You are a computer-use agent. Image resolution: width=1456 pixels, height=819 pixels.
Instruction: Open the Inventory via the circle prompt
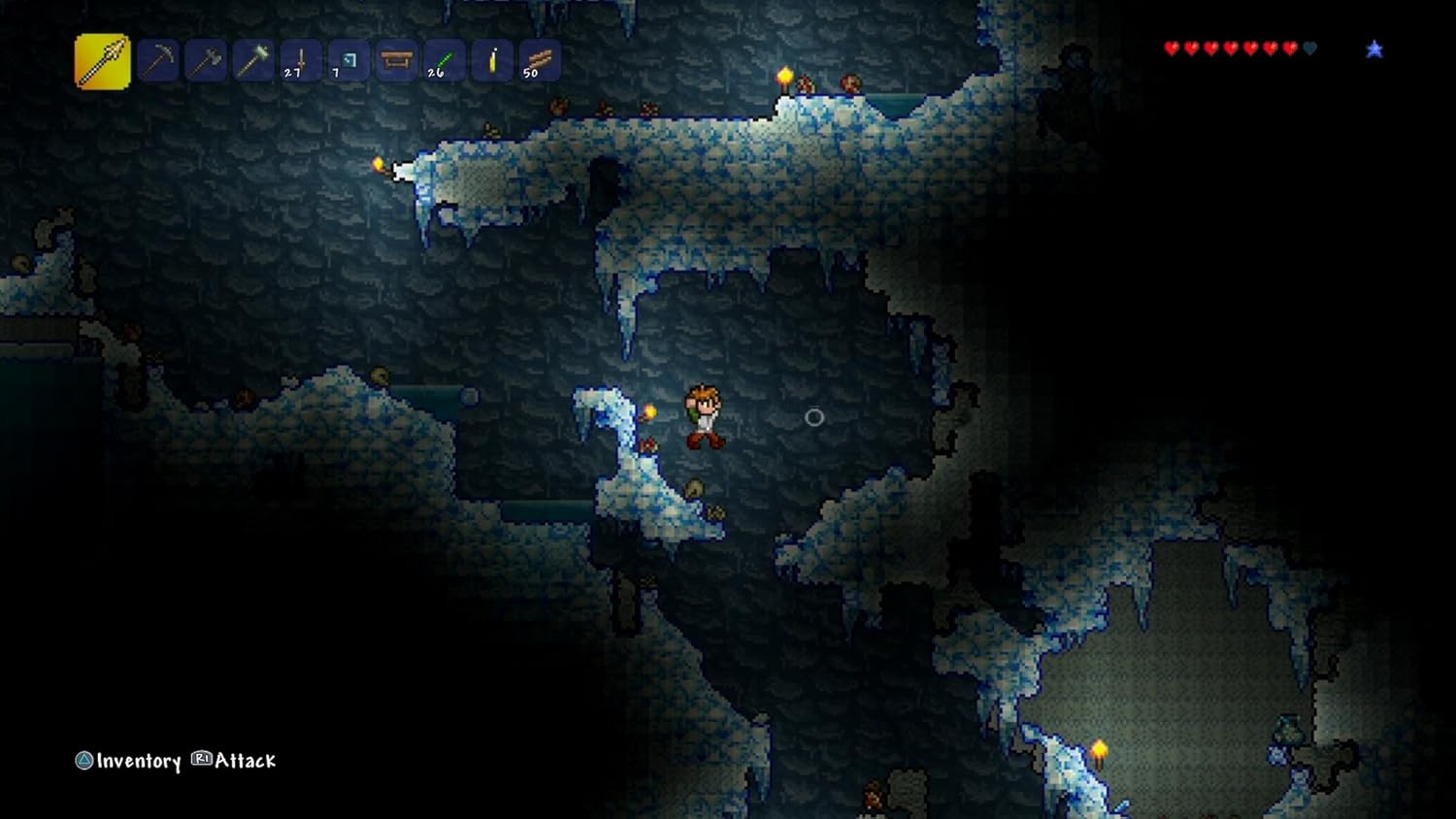[86, 762]
